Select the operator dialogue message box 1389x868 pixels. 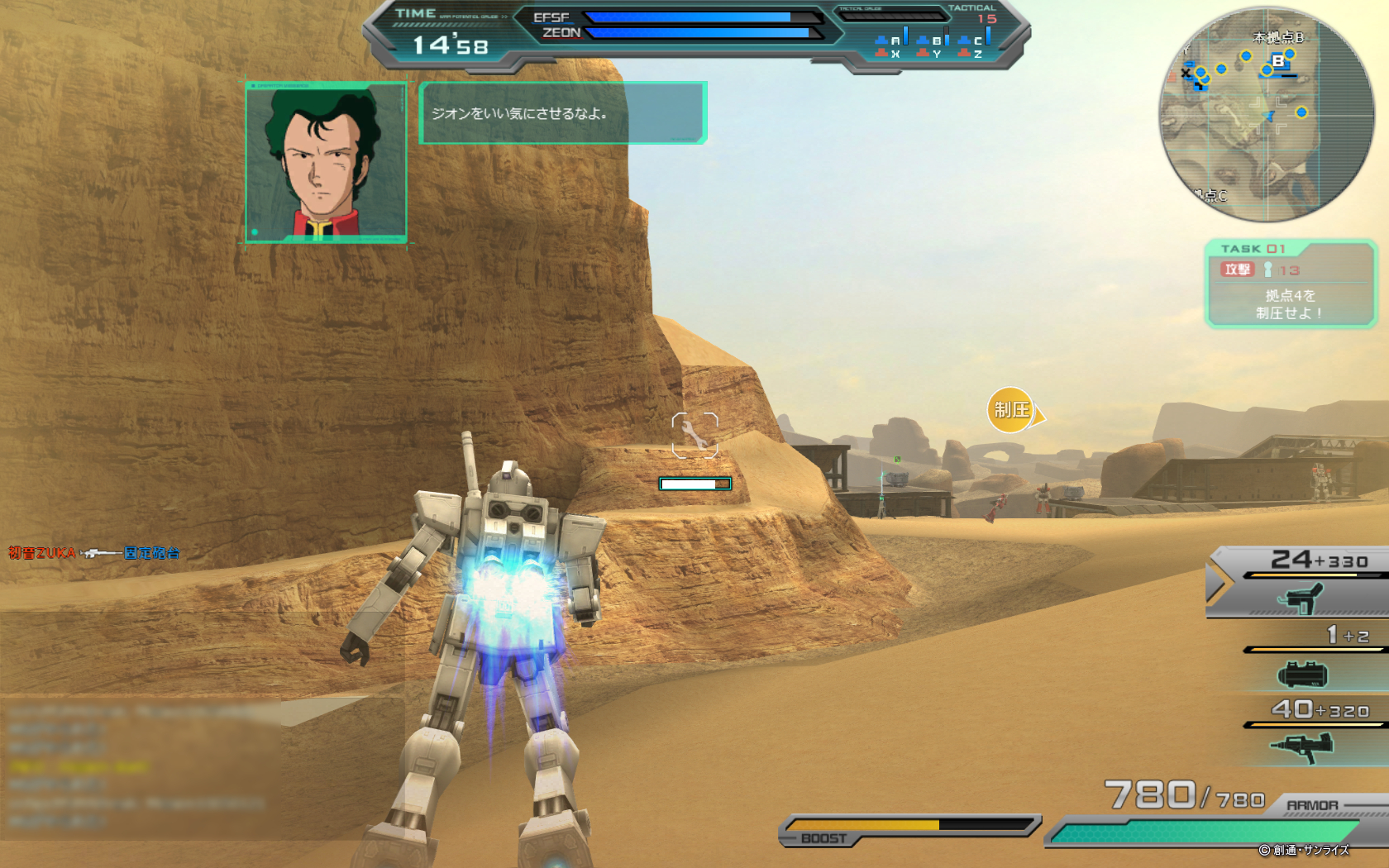[562, 113]
